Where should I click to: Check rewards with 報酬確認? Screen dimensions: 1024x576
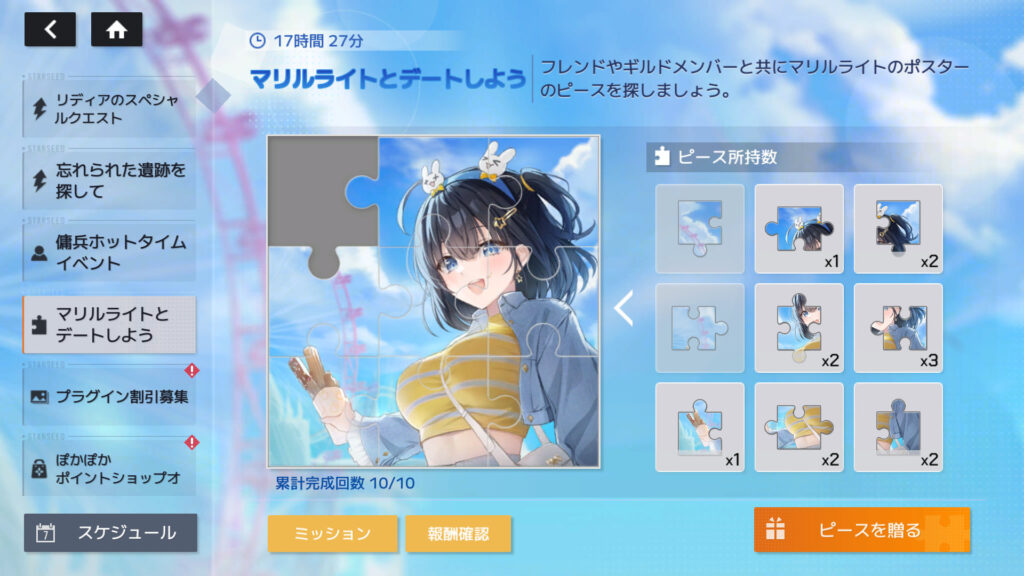(x=459, y=534)
